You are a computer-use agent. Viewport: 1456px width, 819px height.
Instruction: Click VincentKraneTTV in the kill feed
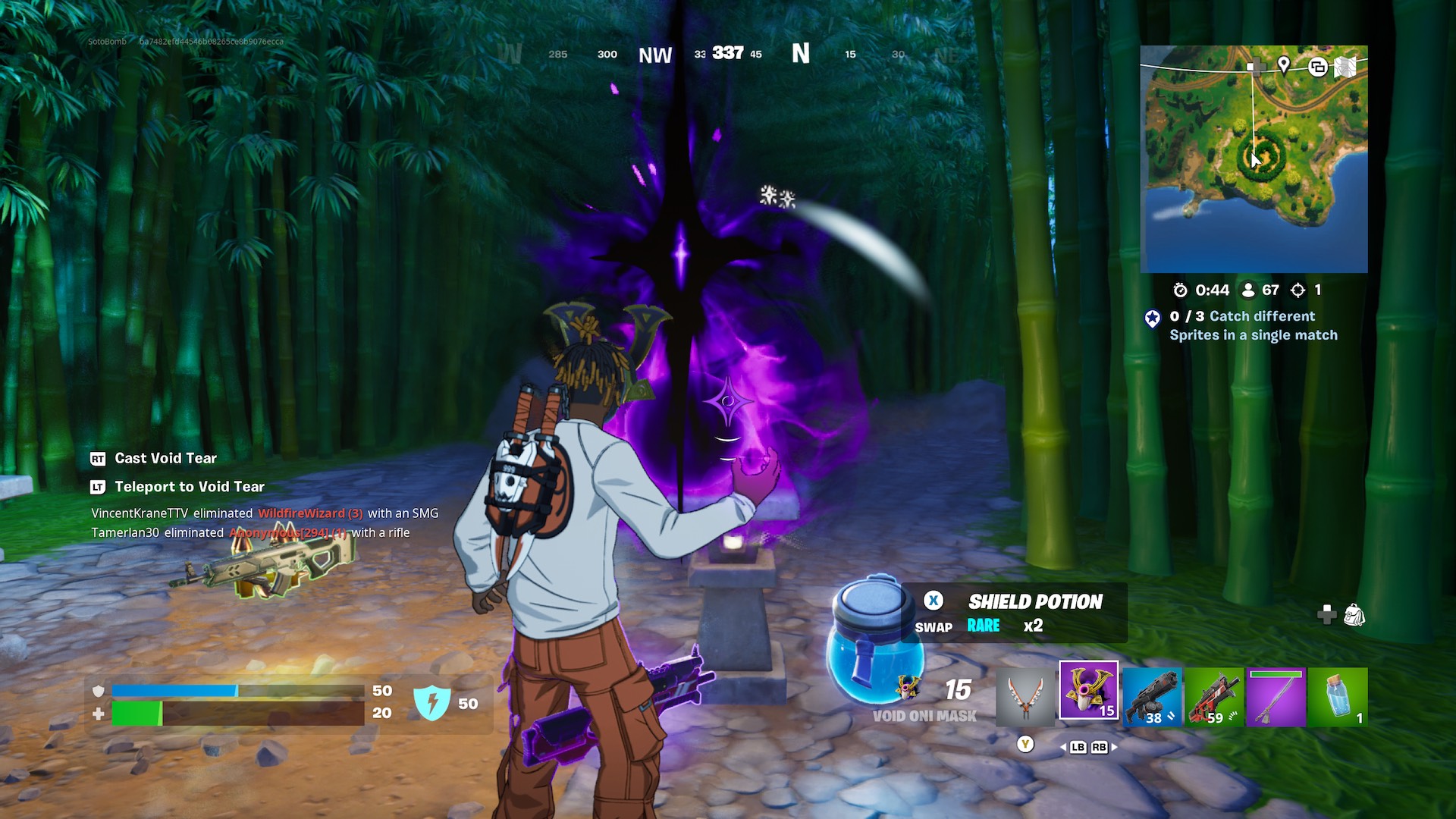(139, 513)
